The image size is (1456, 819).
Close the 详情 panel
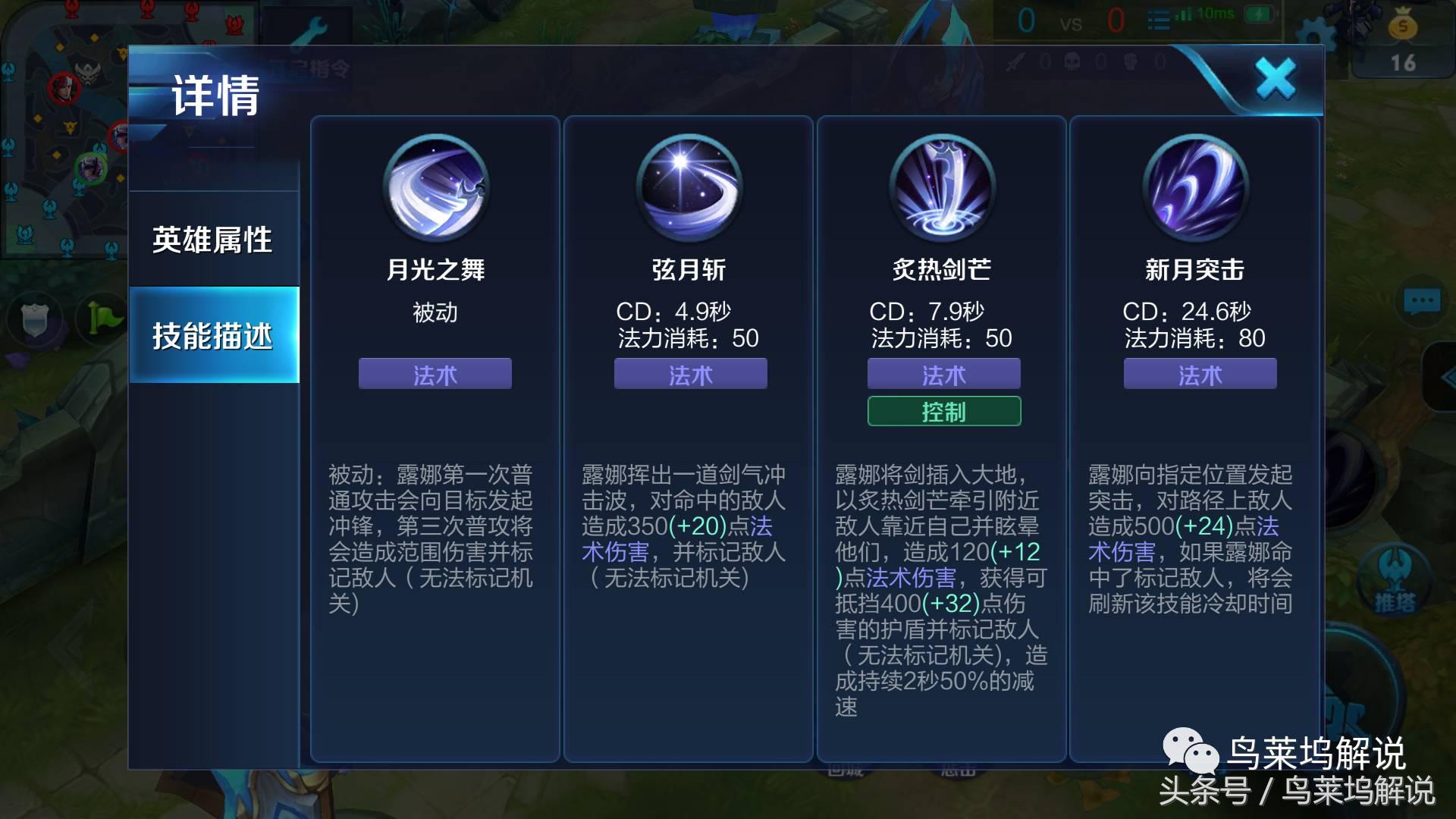pyautogui.click(x=1276, y=77)
